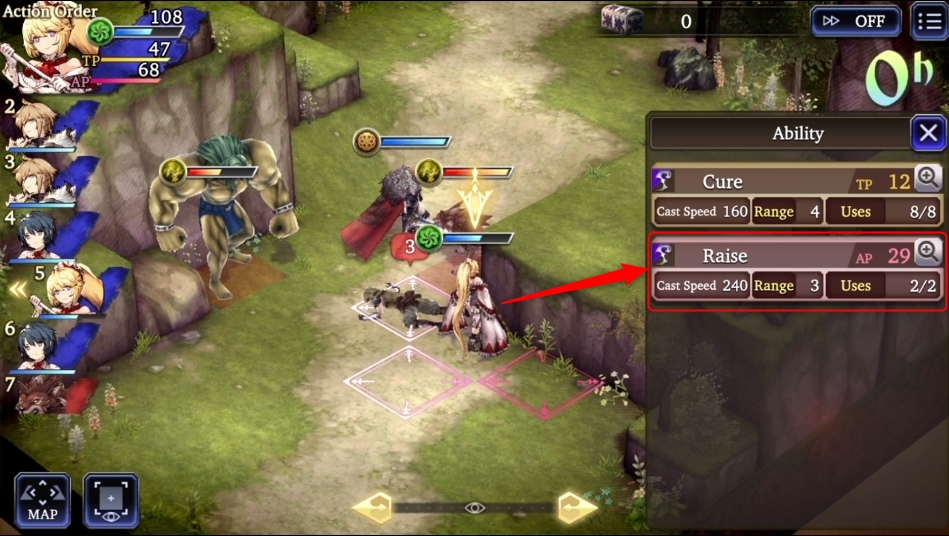Rotate camera with the left gold arrow
The height and width of the screenshot is (536, 949).
click(371, 507)
